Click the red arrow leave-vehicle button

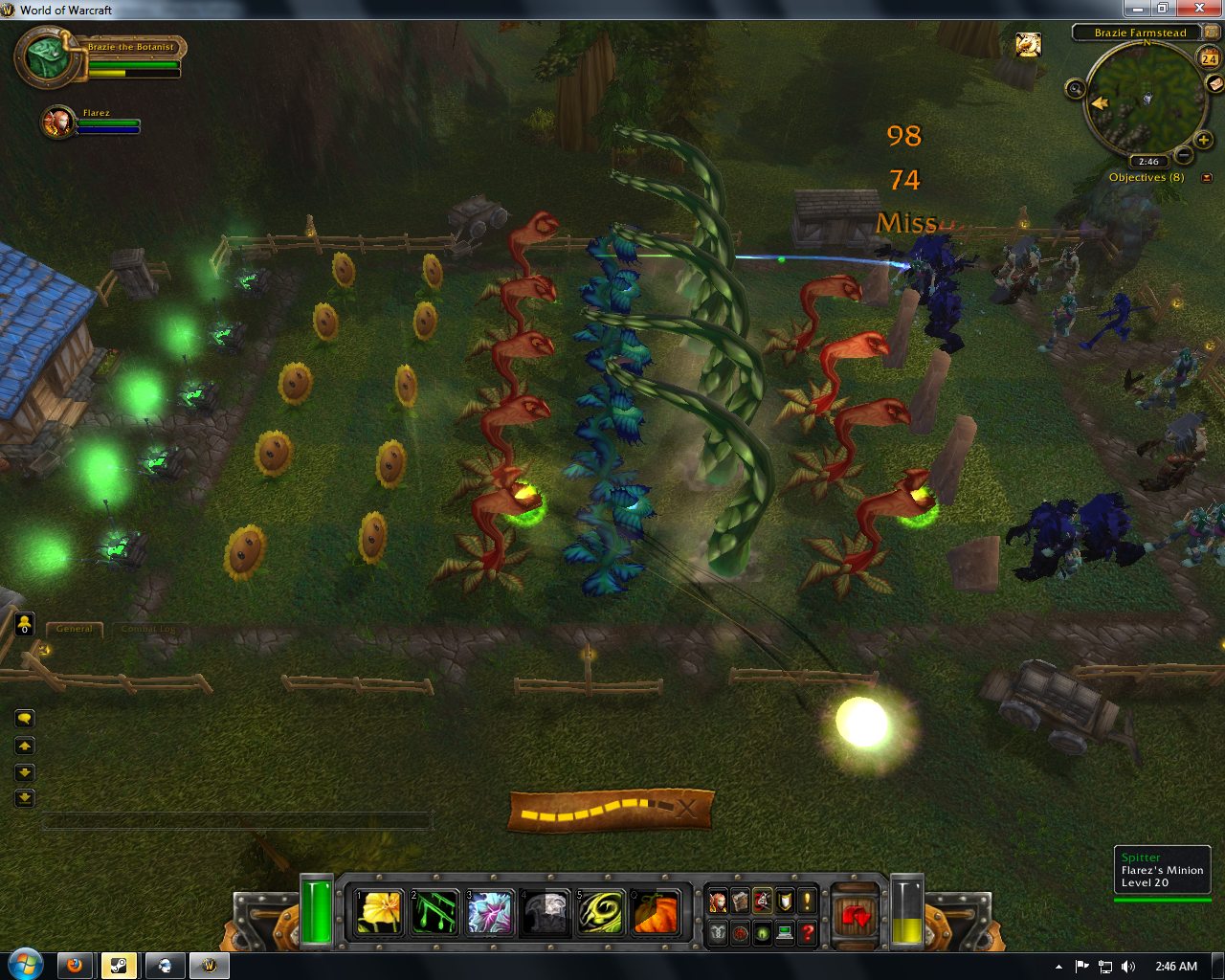pyautogui.click(x=855, y=915)
